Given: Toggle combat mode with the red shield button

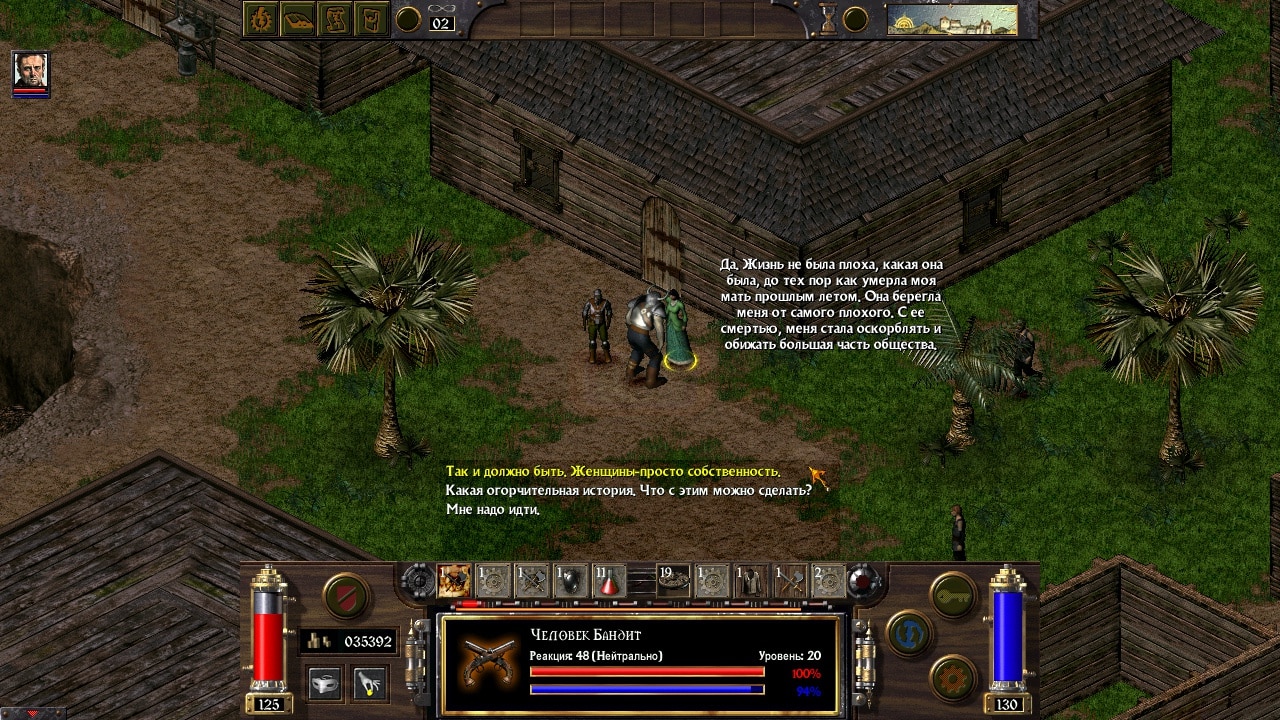Looking at the screenshot, I should (346, 597).
